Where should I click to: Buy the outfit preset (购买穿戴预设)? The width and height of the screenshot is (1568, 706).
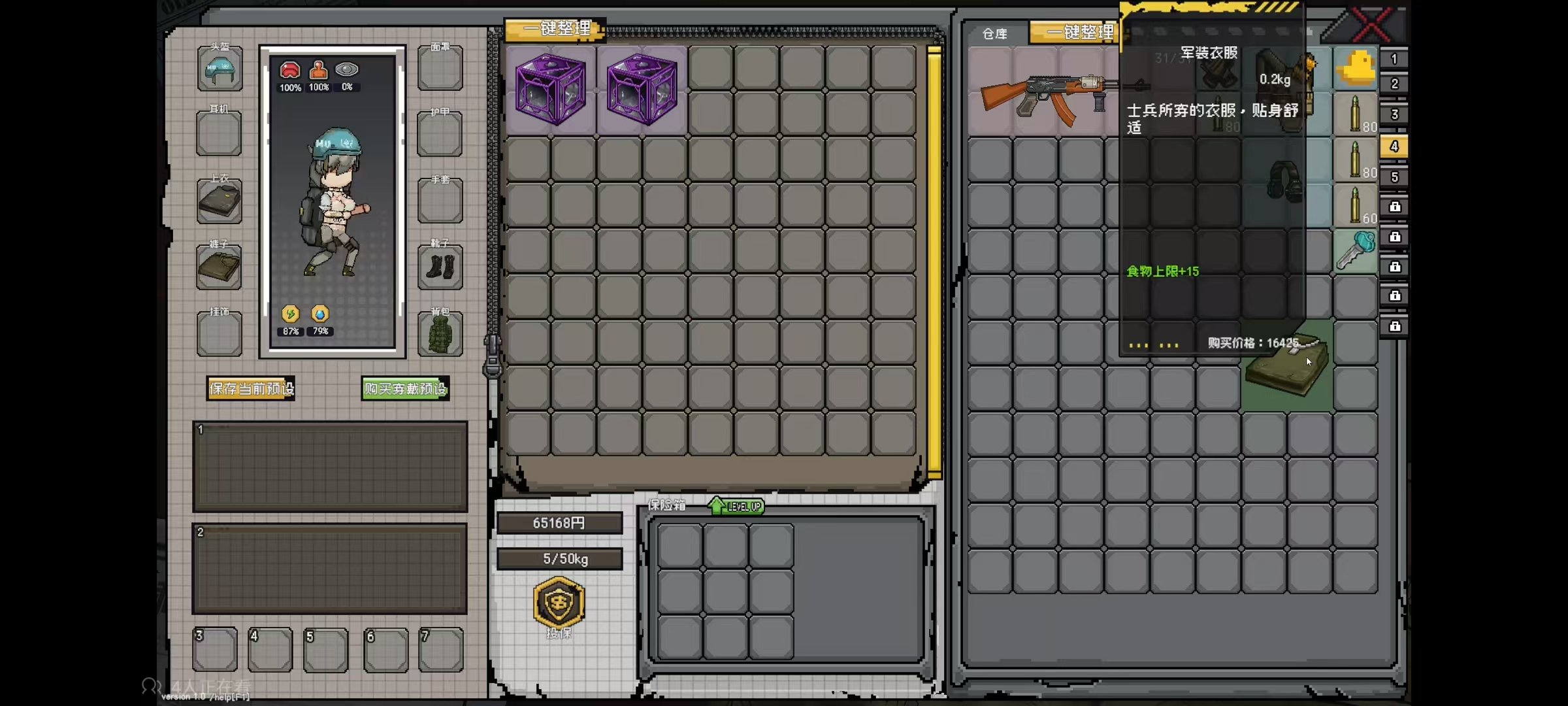tap(405, 389)
